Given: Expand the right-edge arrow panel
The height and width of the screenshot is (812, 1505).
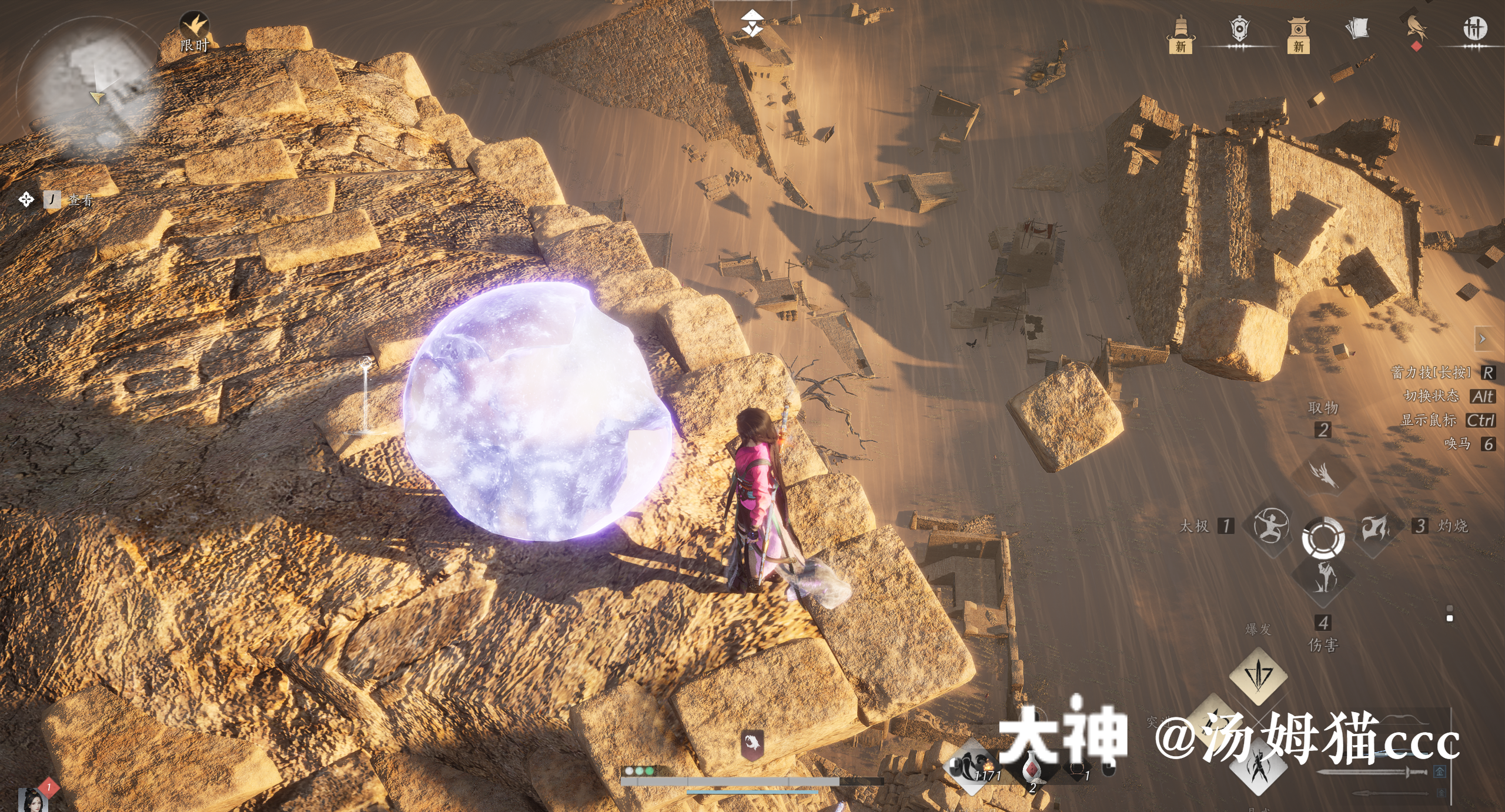Looking at the screenshot, I should point(1483,339).
